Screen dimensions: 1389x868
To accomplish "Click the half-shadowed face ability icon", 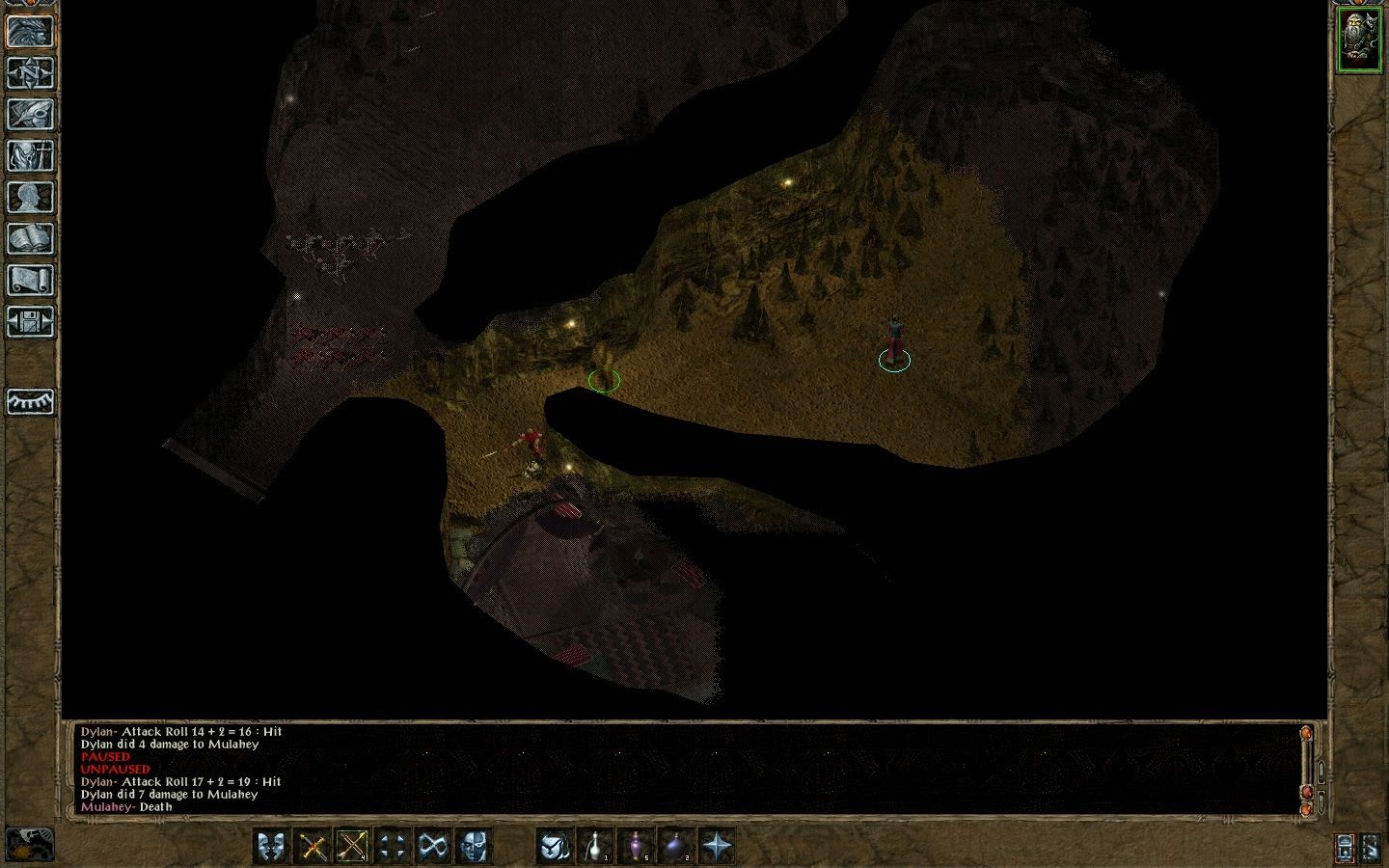I will (474, 847).
